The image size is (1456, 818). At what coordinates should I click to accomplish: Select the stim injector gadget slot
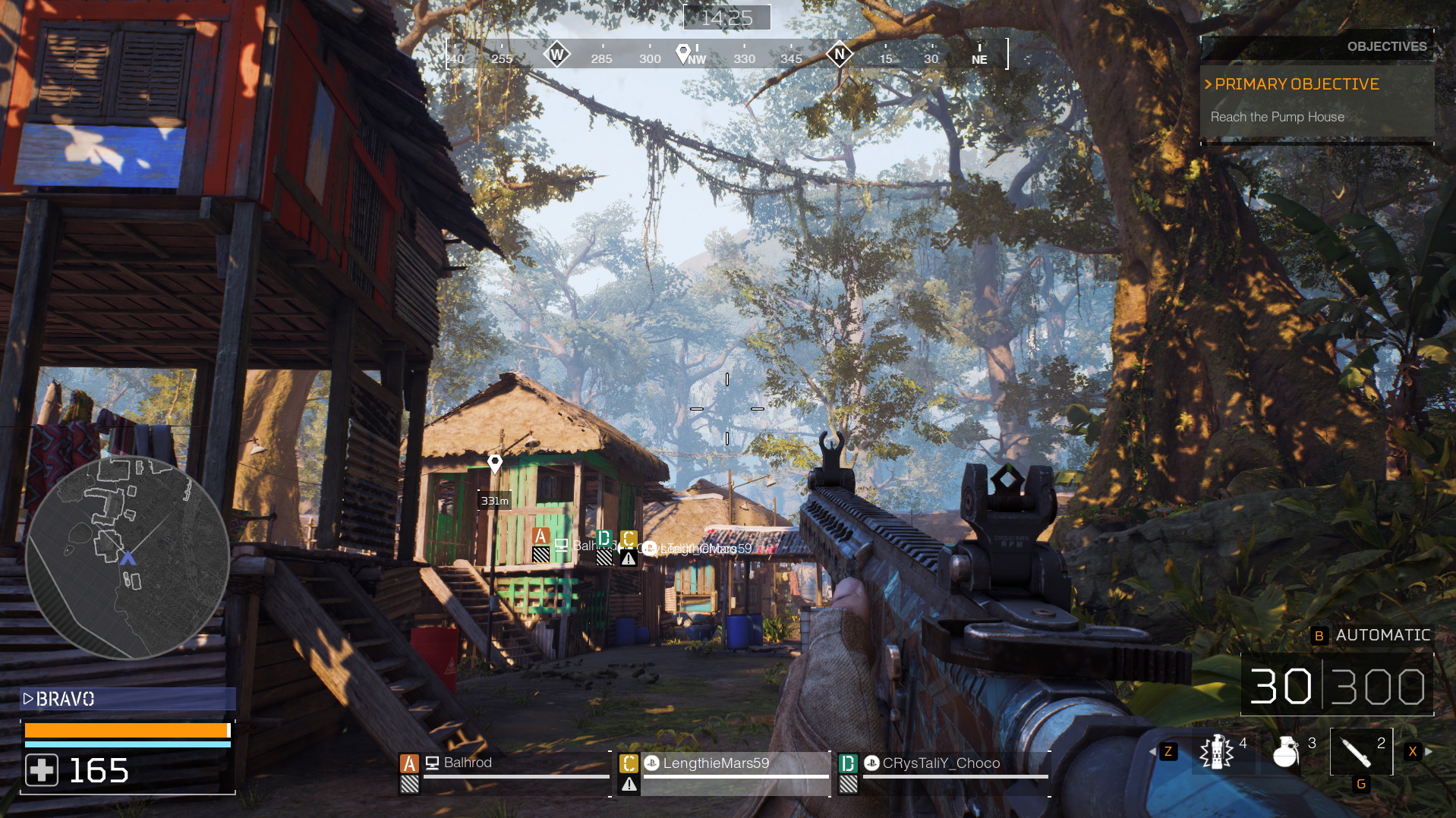[x=1217, y=752]
